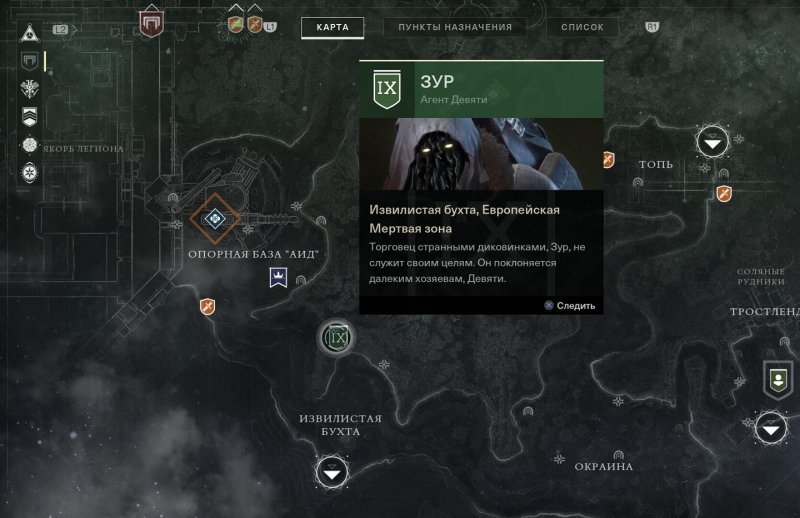Screen dimensions: 800x518
Task: Open the red clan banner icon
Action: [x=151, y=22]
